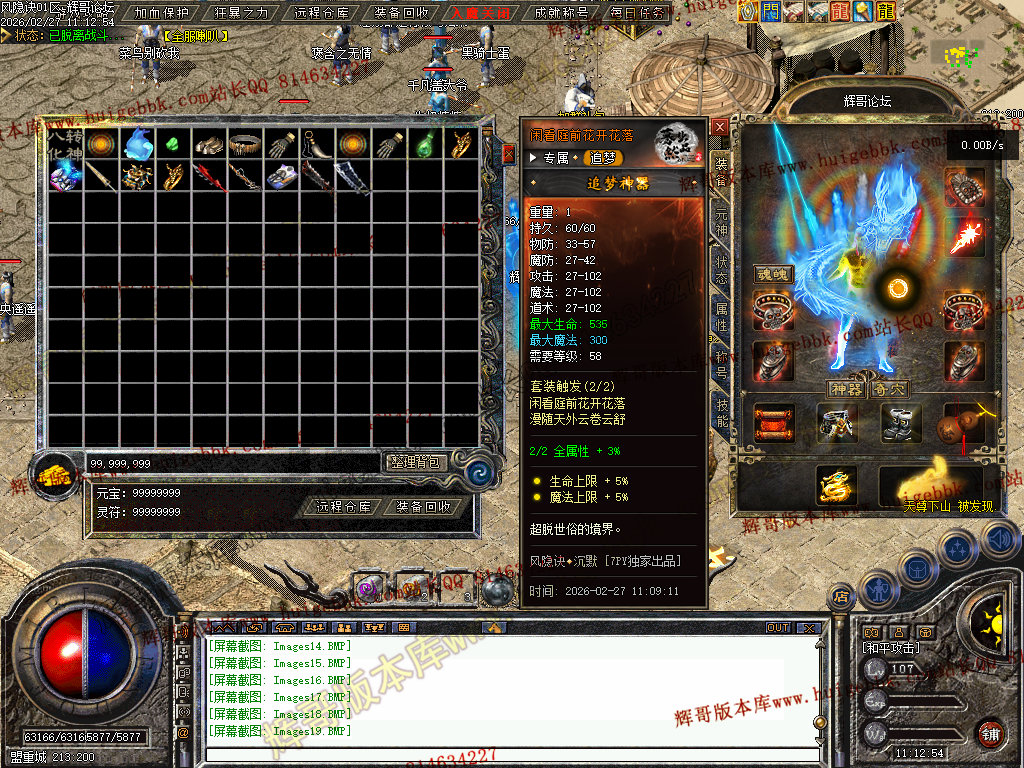The width and height of the screenshot is (1024, 768).
Task: Switch to the 追梦 tooltip tab
Action: click(604, 158)
